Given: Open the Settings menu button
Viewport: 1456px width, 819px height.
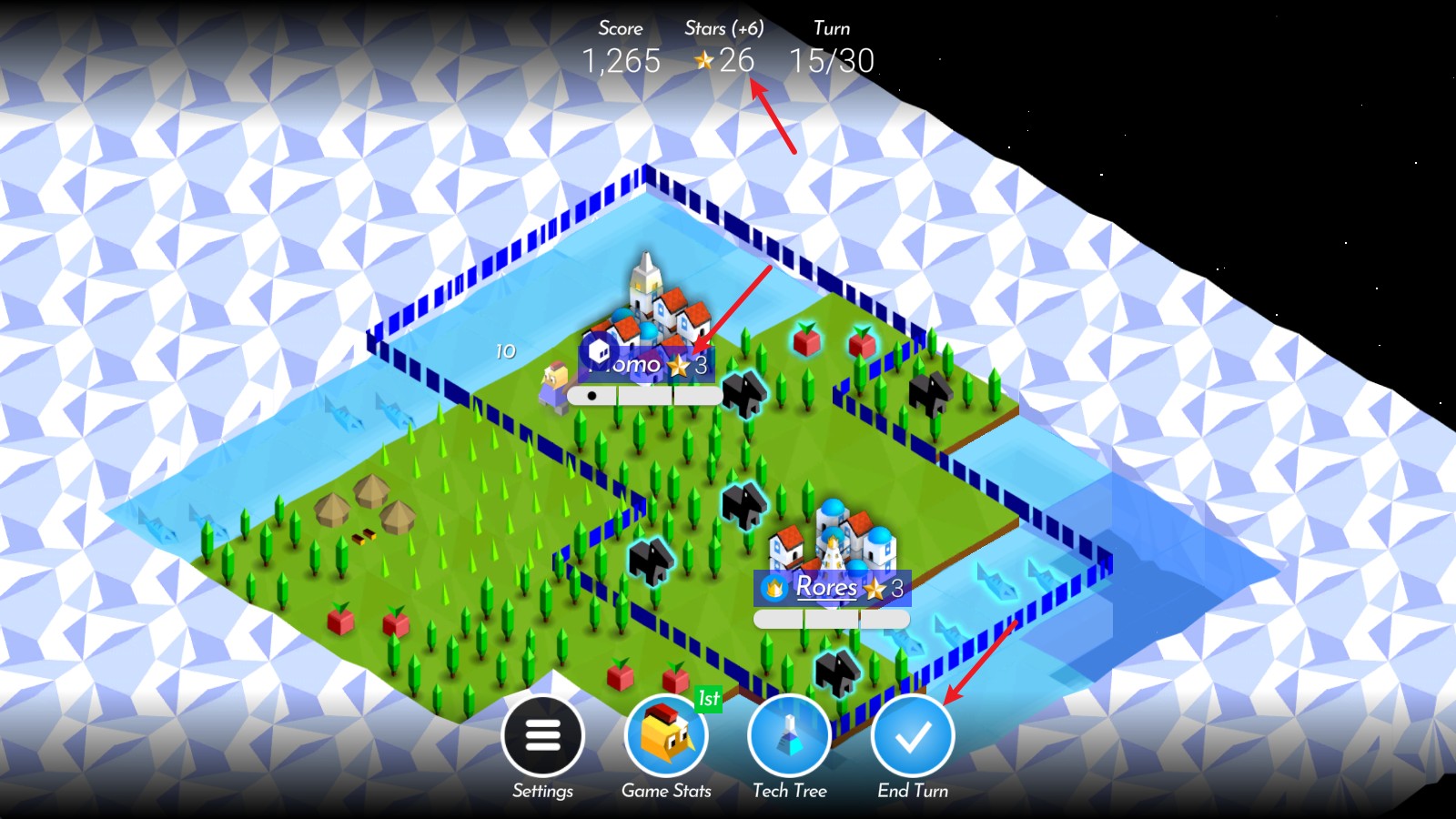Looking at the screenshot, I should coord(542,735).
